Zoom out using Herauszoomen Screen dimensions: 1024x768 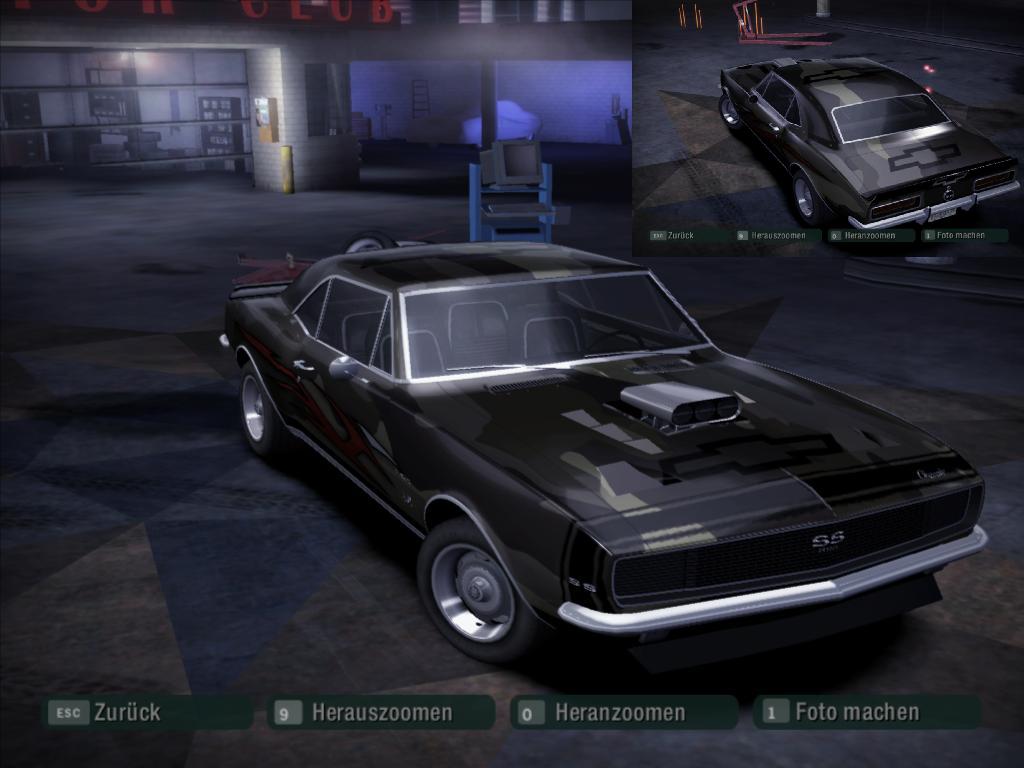point(381,713)
